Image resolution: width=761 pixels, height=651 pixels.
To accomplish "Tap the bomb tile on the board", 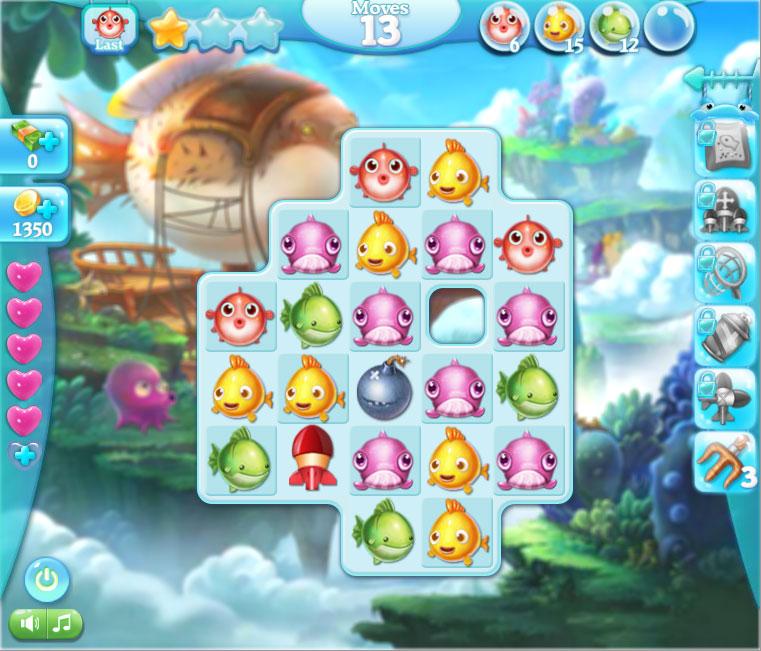I will 384,389.
